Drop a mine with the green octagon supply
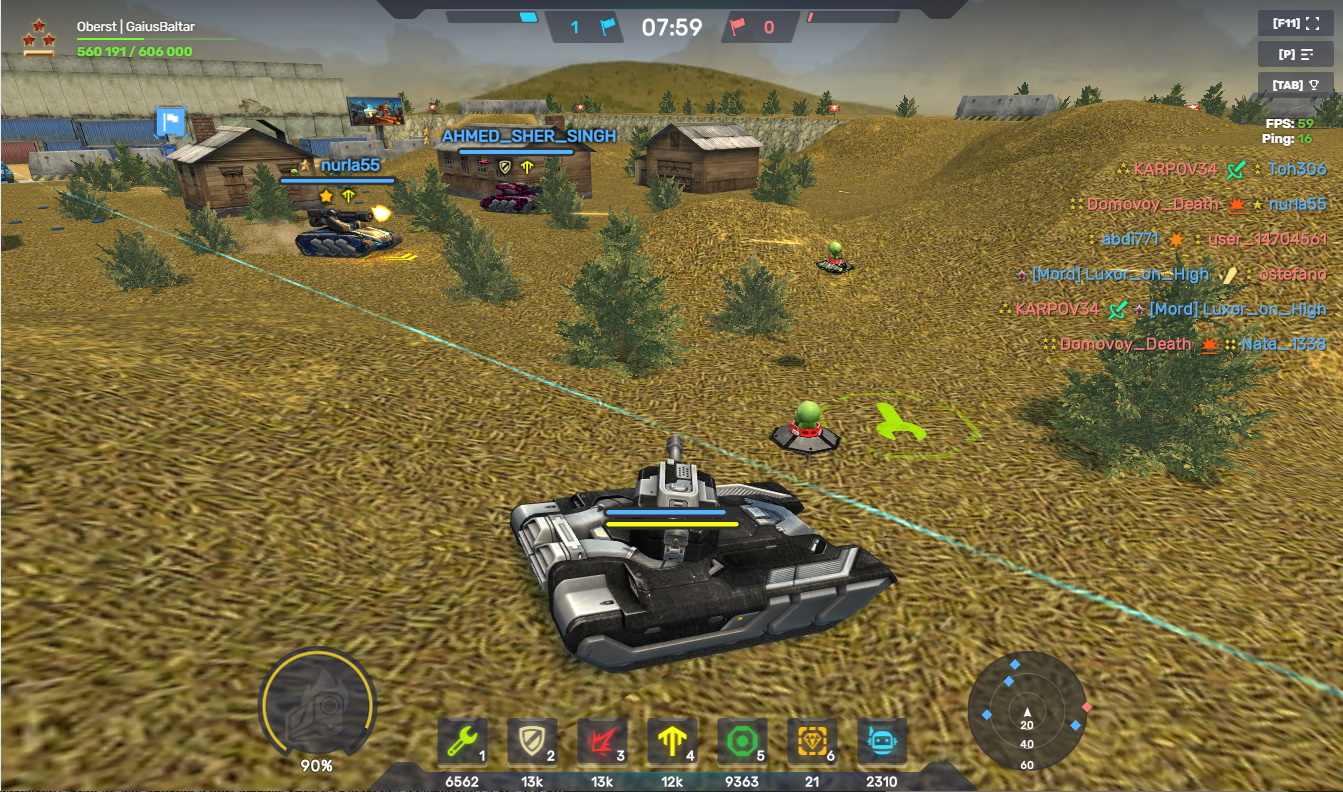 pyautogui.click(x=742, y=742)
